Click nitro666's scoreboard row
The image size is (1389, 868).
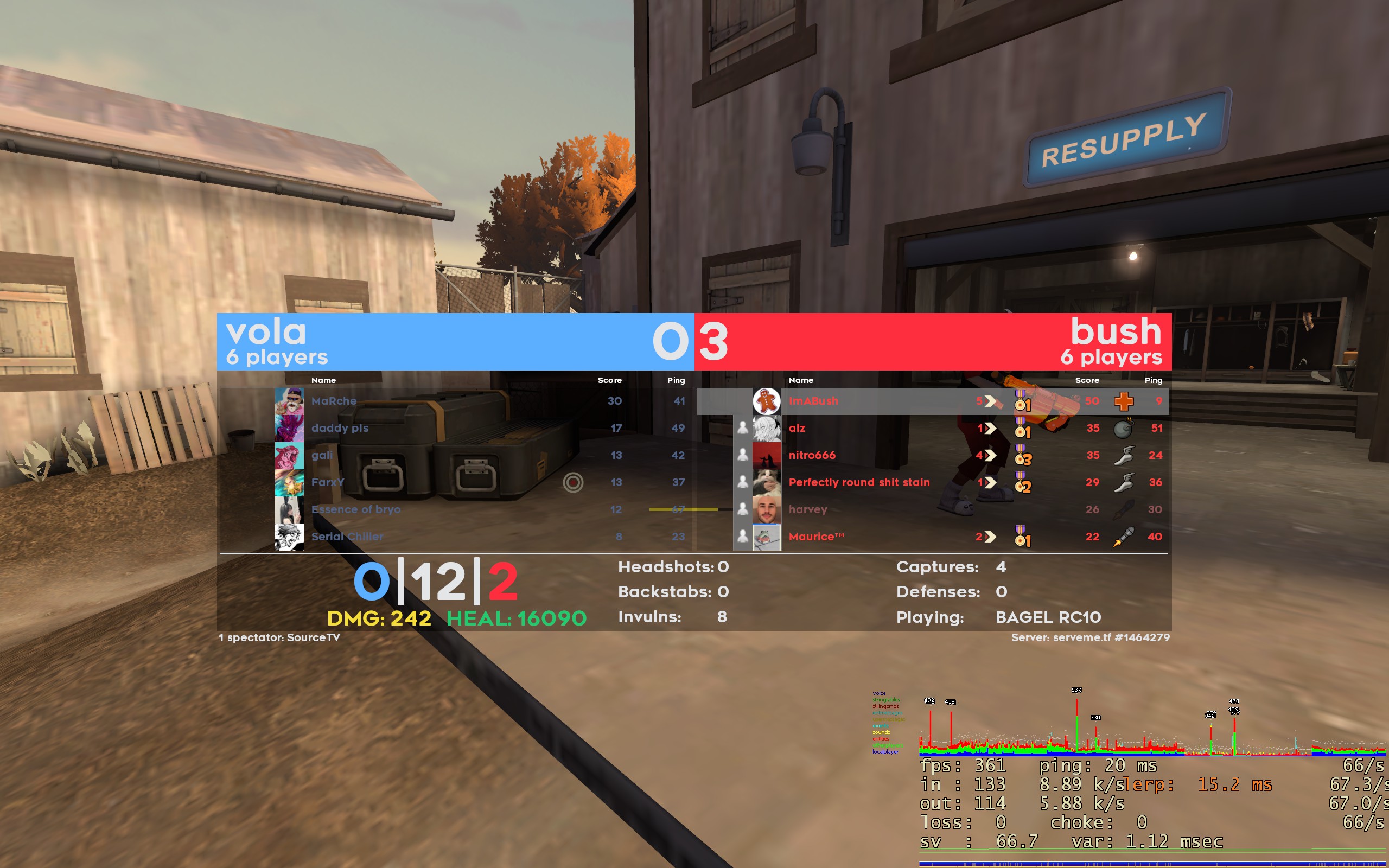pos(812,455)
